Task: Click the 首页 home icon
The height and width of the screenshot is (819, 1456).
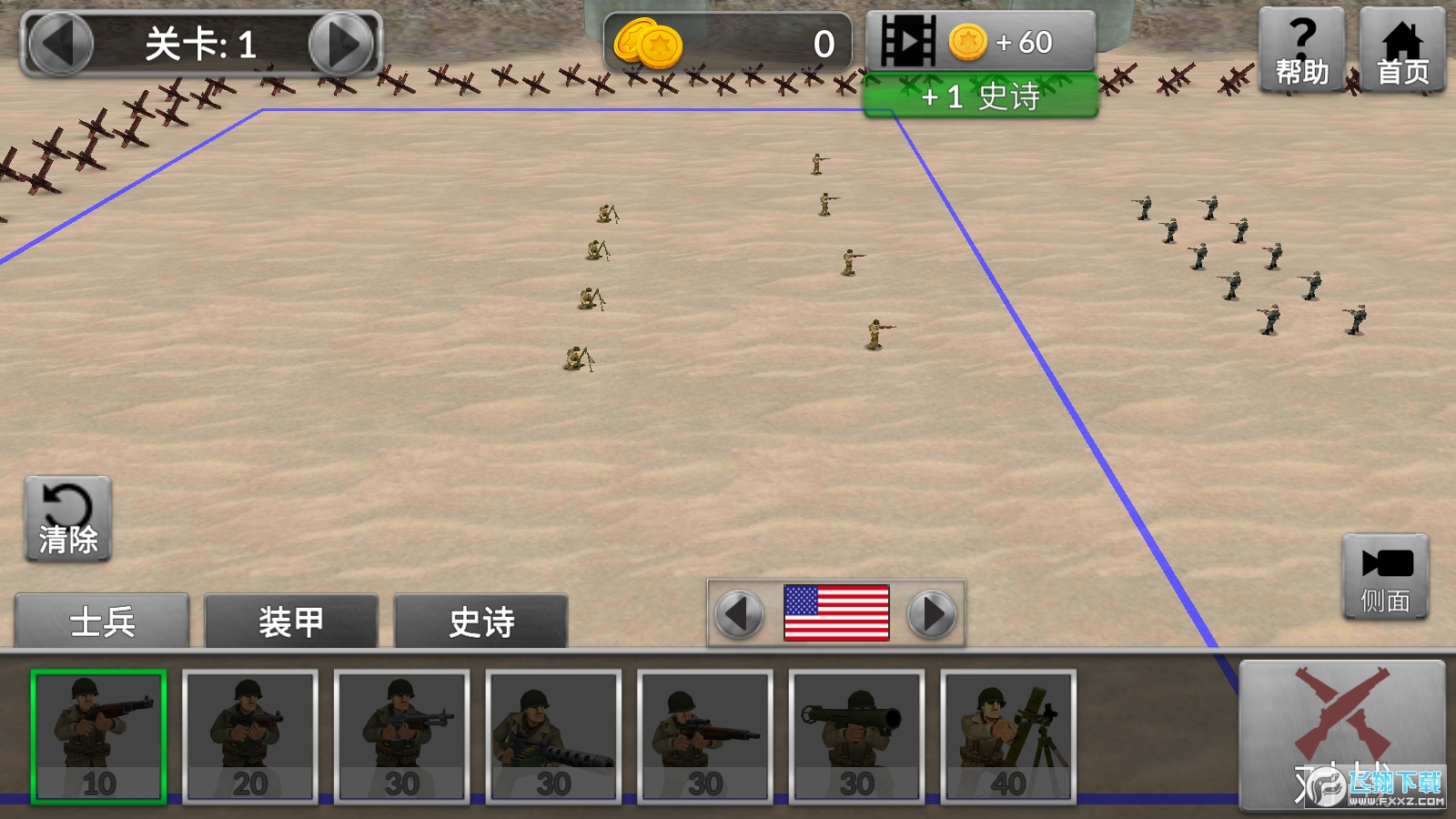Action: (1402, 45)
